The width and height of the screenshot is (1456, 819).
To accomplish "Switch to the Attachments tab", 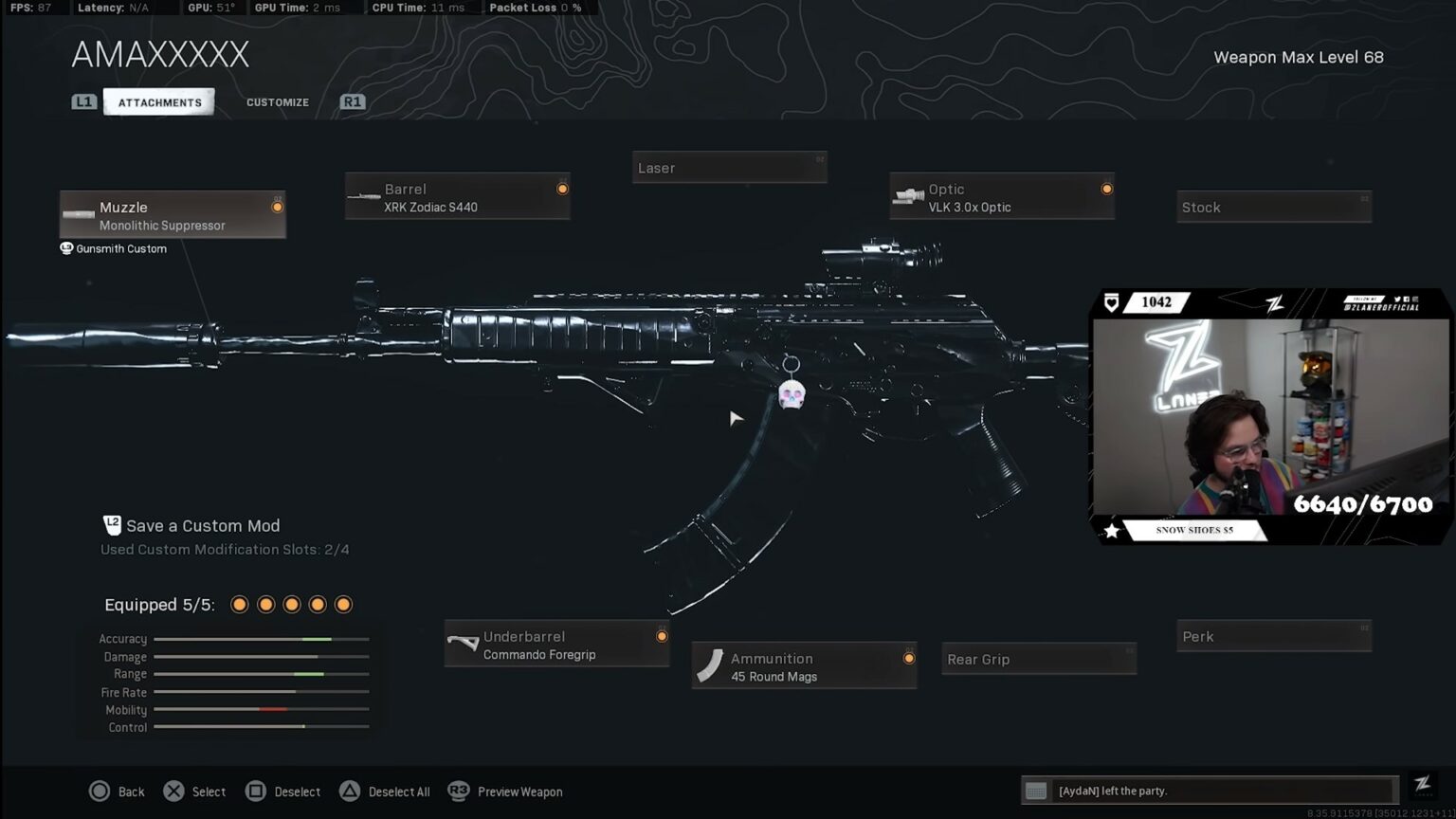I will coord(159,102).
